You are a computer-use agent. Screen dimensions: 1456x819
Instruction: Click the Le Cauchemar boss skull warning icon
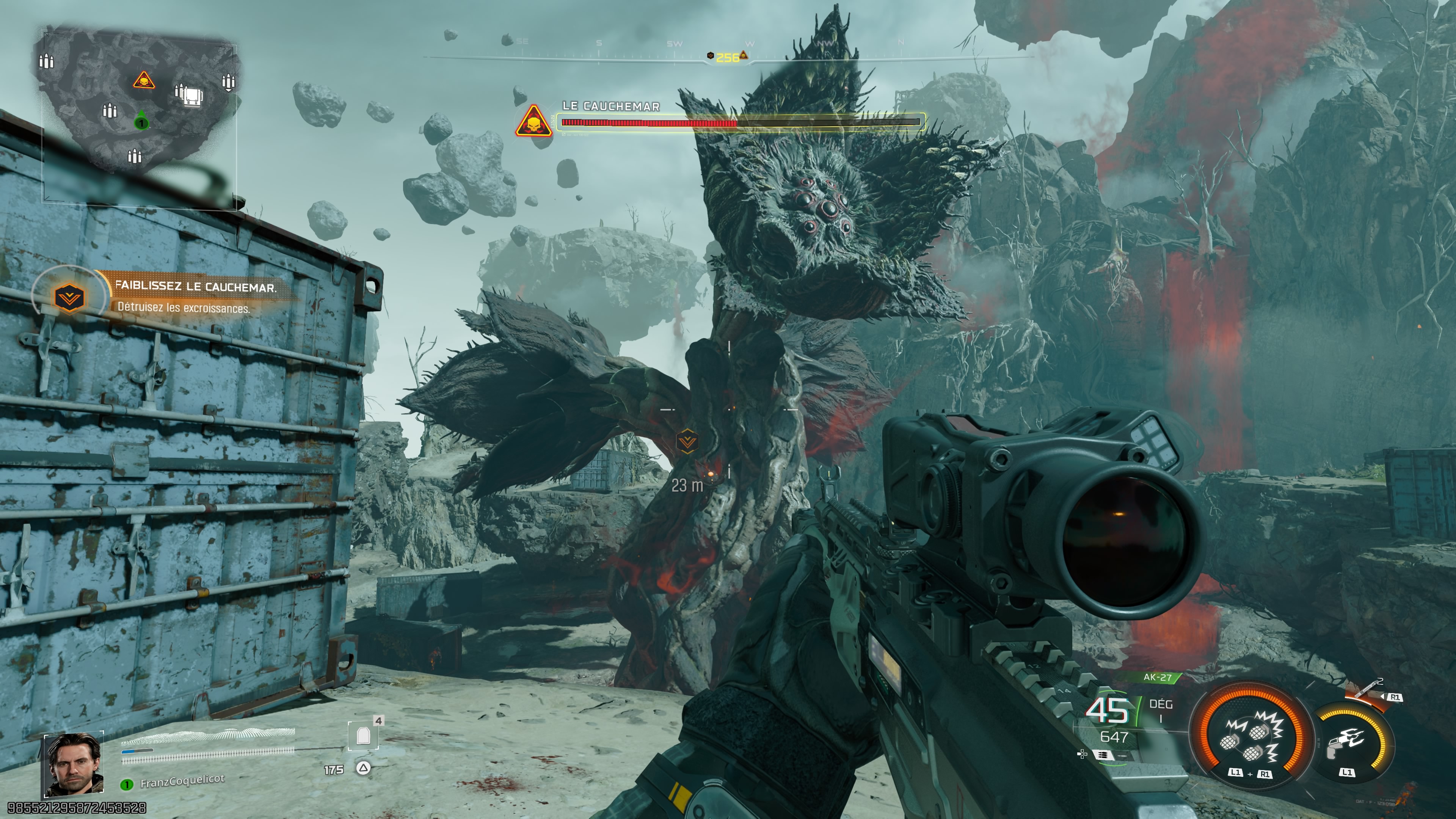tap(533, 121)
